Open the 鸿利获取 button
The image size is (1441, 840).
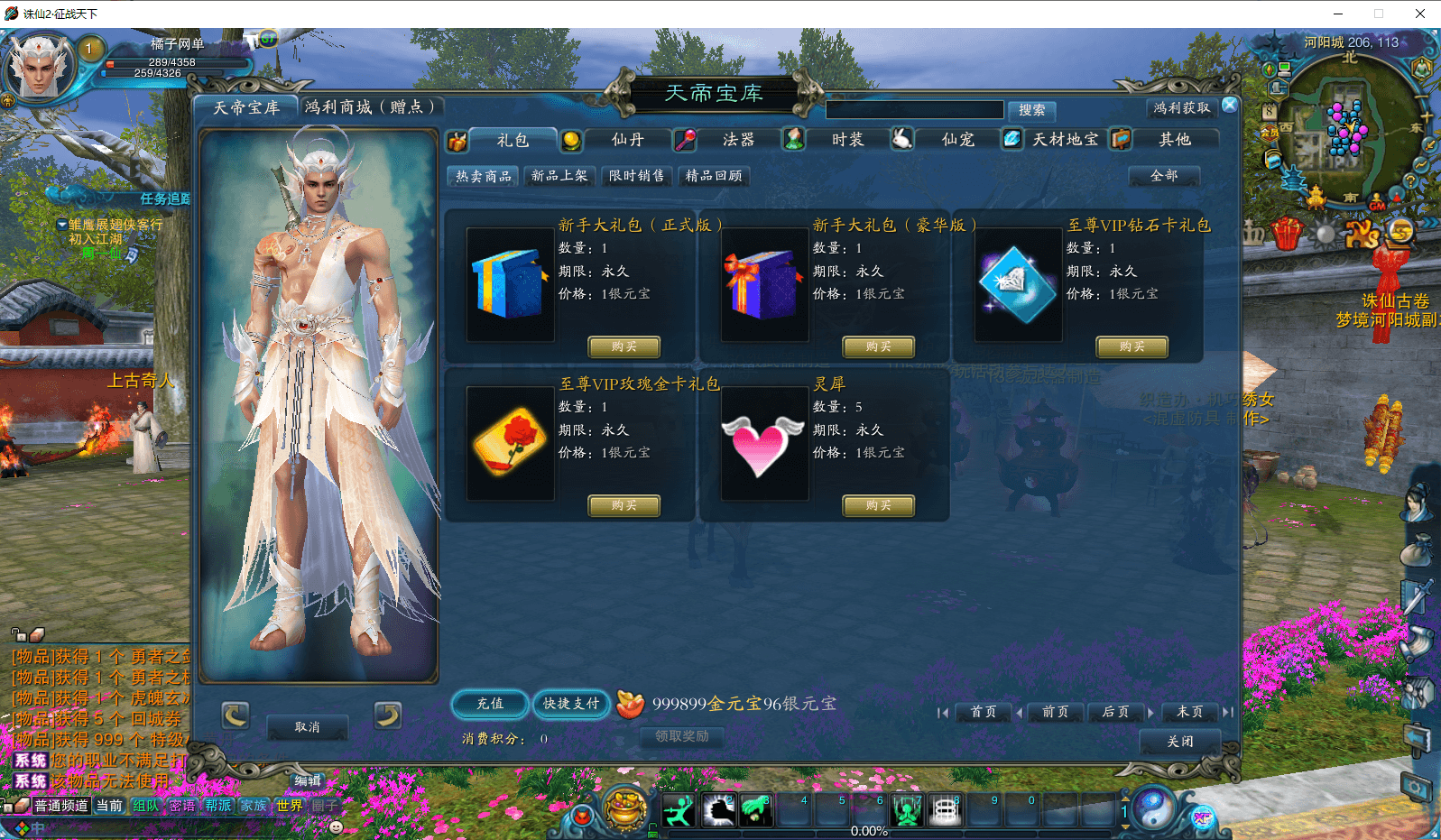coord(1181,108)
